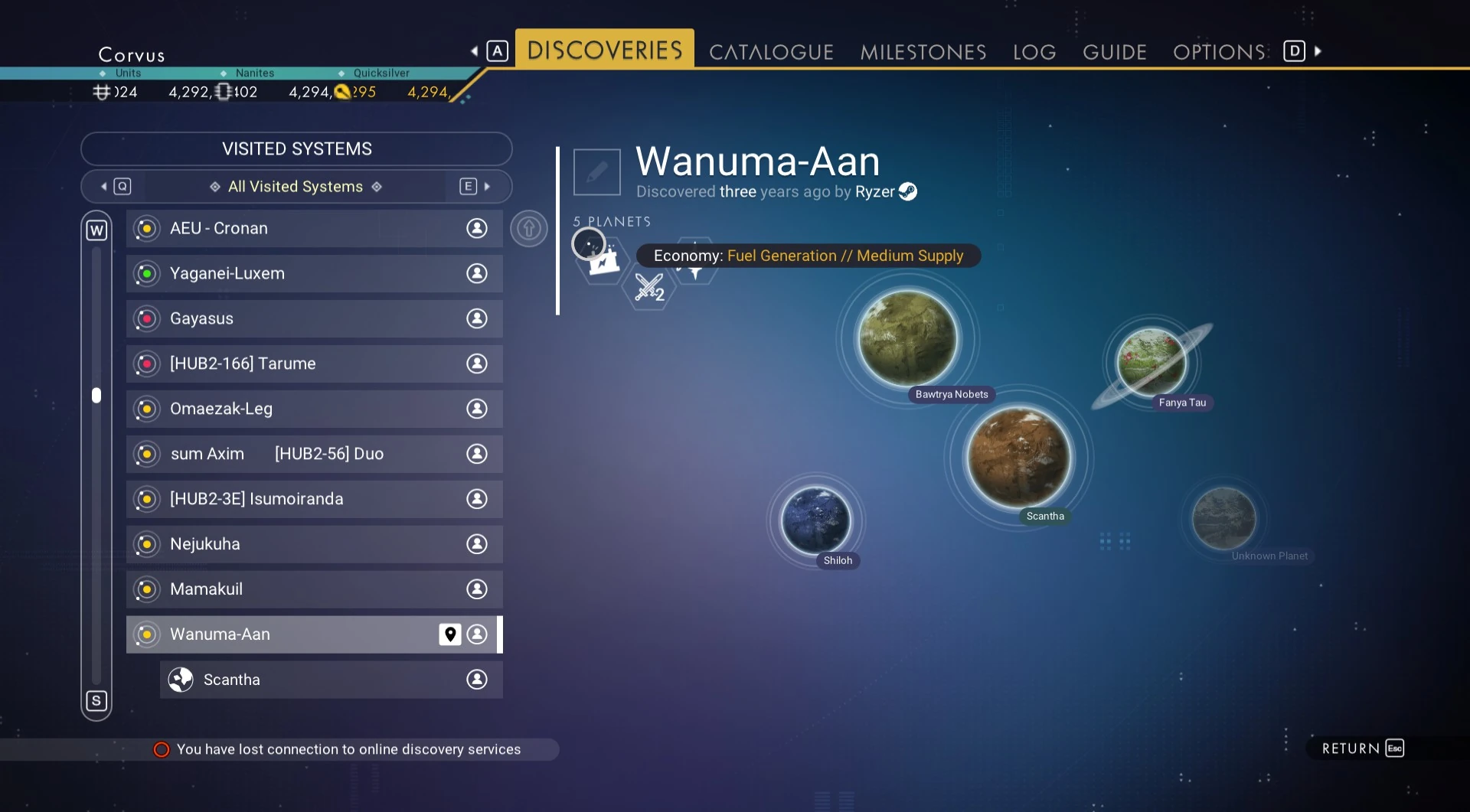Open the Milestones tab
This screenshot has width=1470, height=812.
pos(923,52)
